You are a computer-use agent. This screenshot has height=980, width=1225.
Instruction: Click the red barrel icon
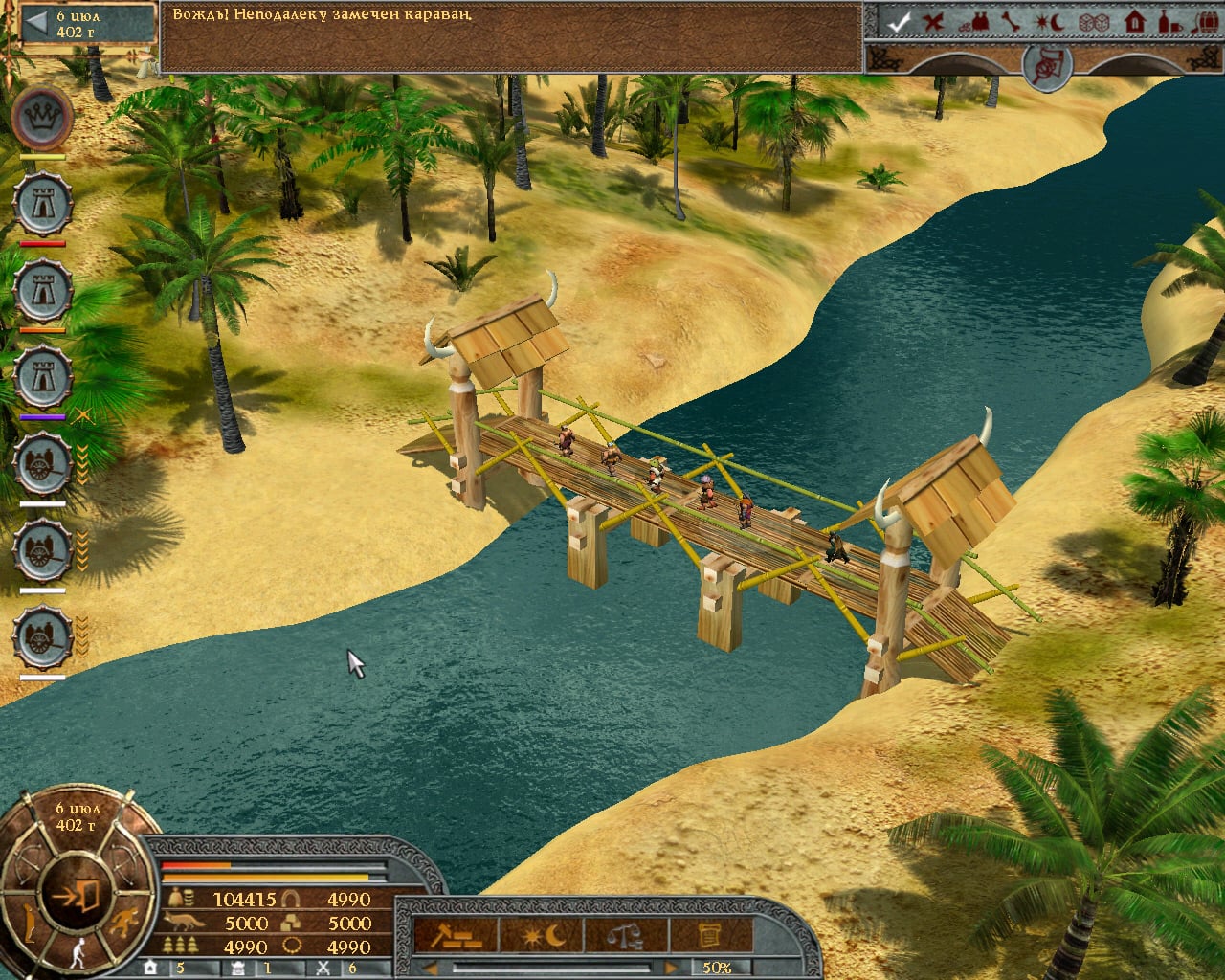[1206, 22]
